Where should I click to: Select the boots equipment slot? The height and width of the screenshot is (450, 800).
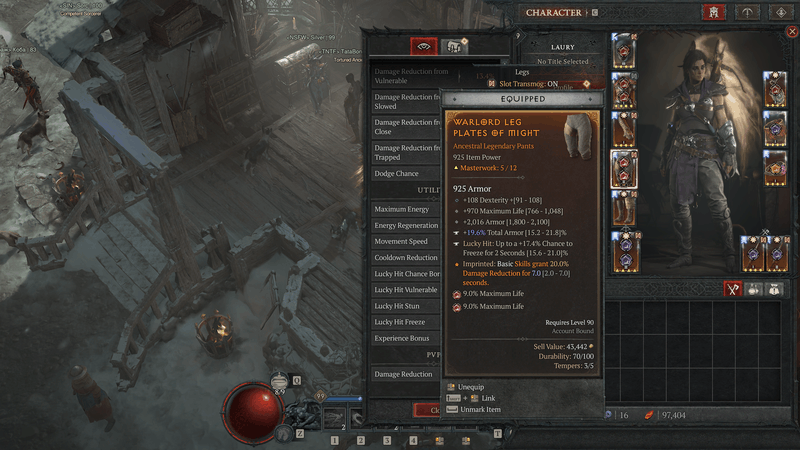624,208
